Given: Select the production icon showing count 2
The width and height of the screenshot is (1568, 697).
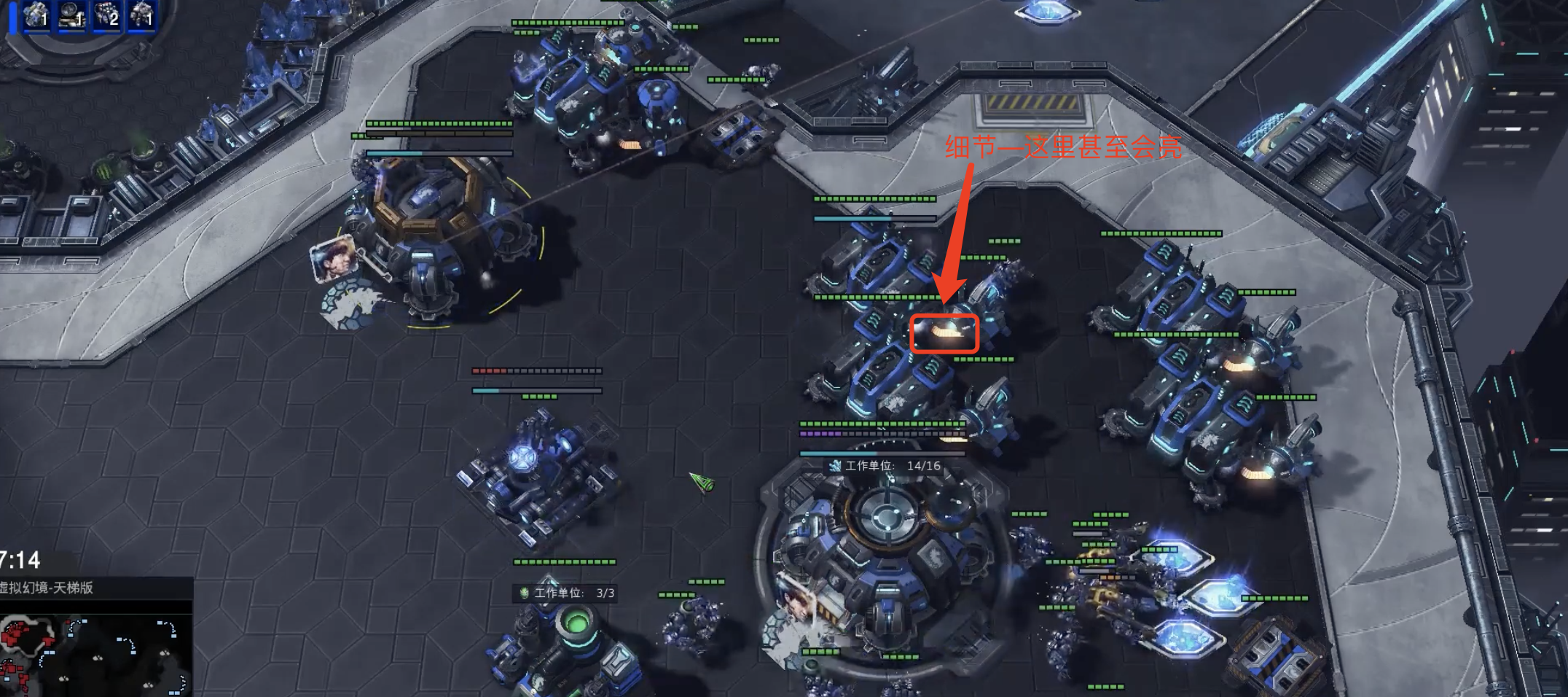Looking at the screenshot, I should [x=106, y=15].
